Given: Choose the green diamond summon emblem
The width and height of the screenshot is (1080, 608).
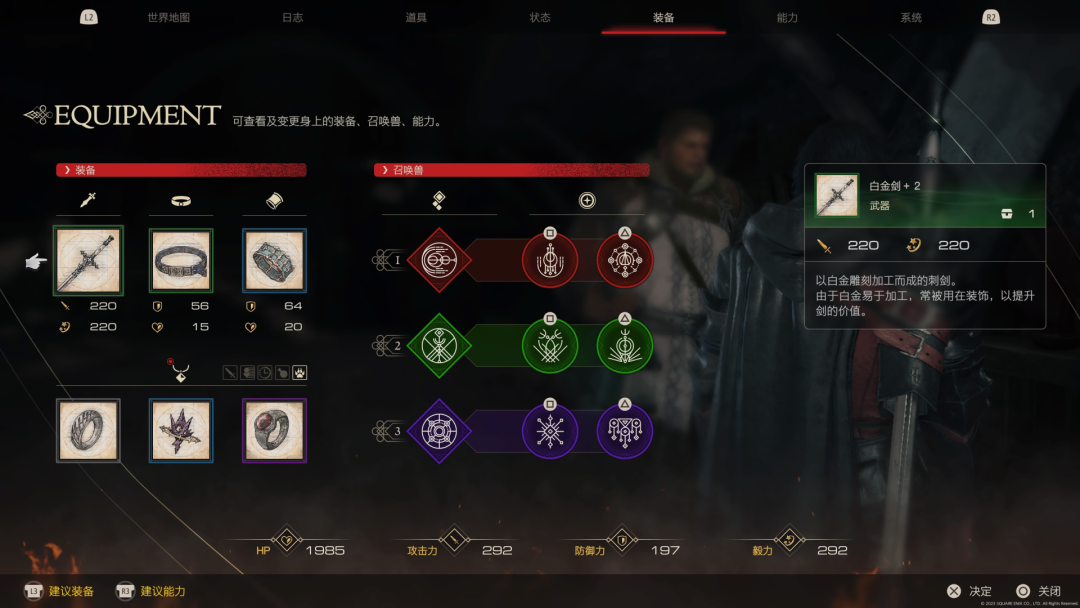Looking at the screenshot, I should point(438,346).
